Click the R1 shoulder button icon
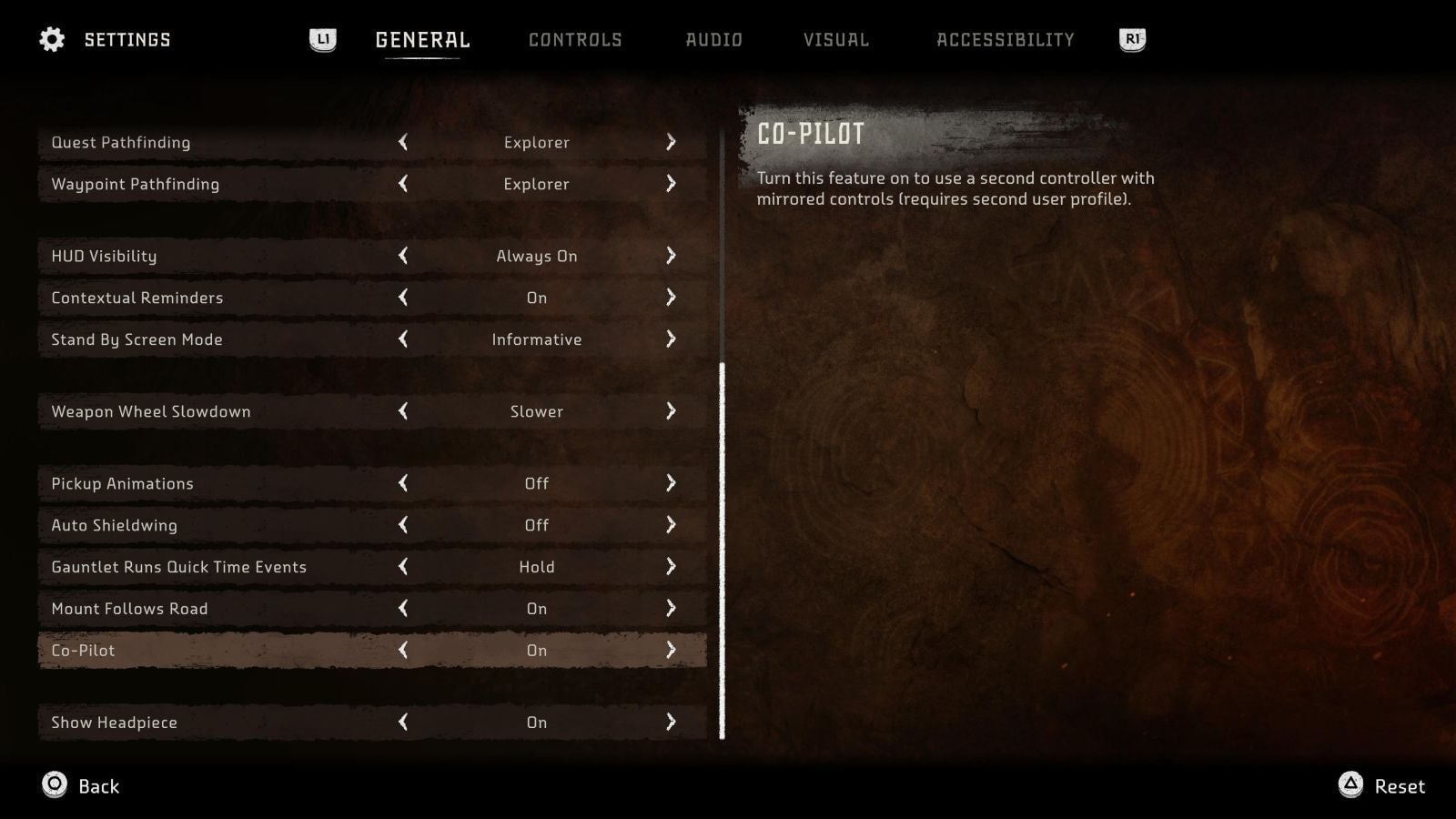1456x819 pixels. point(1130,39)
